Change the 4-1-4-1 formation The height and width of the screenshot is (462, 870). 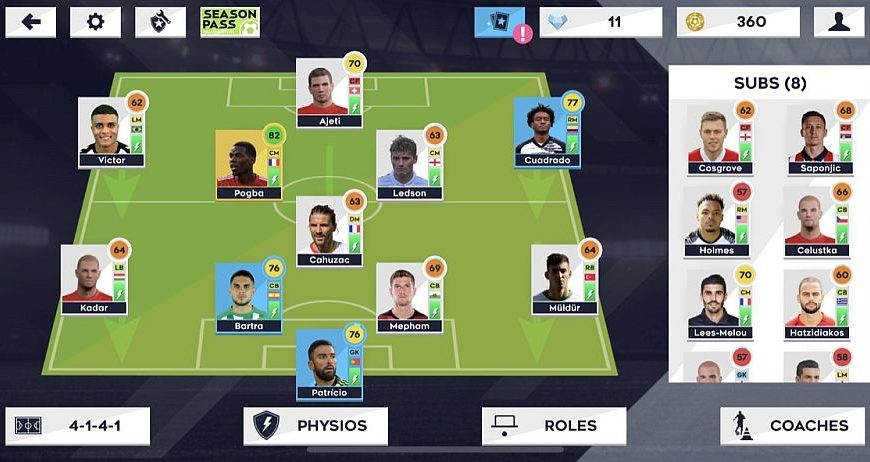point(78,426)
